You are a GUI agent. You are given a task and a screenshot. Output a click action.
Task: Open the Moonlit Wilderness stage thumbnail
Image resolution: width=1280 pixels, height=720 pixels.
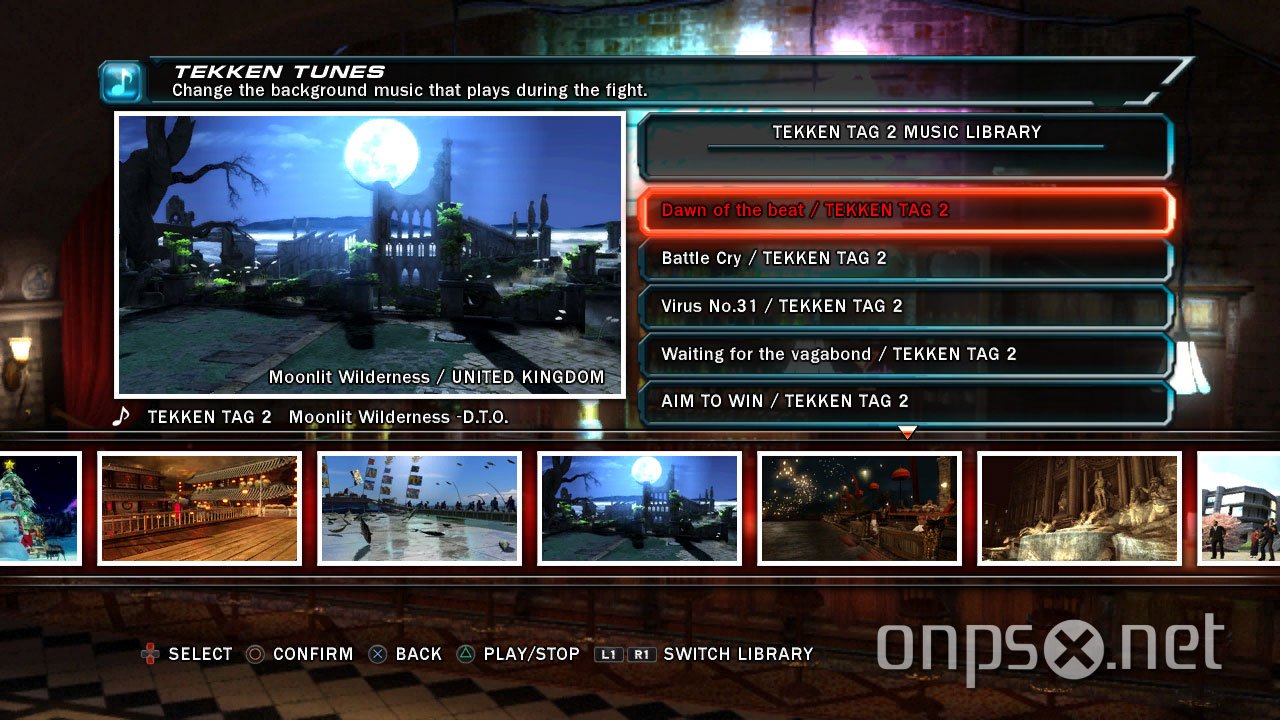click(x=639, y=507)
